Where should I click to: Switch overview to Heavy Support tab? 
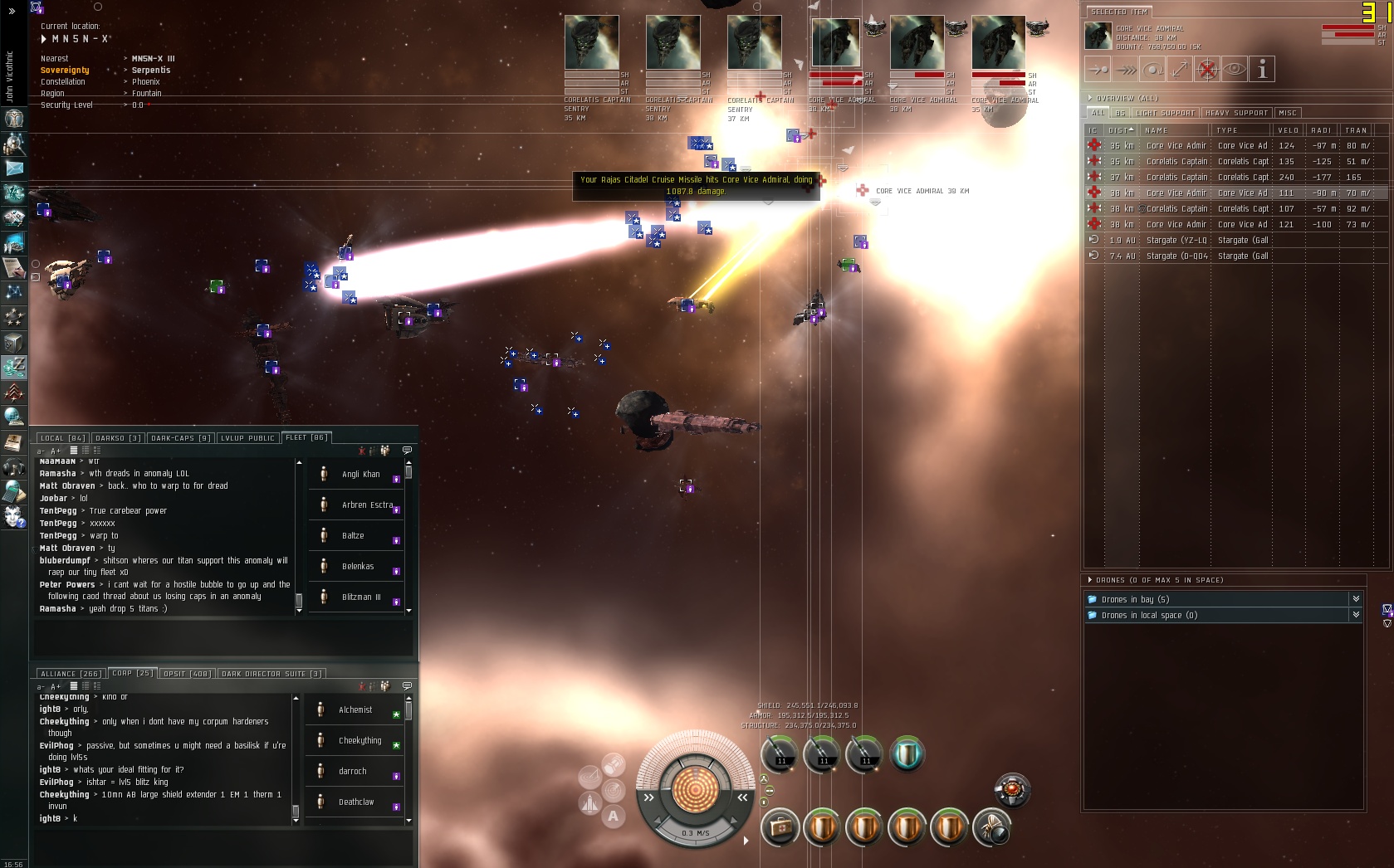pos(1236,113)
